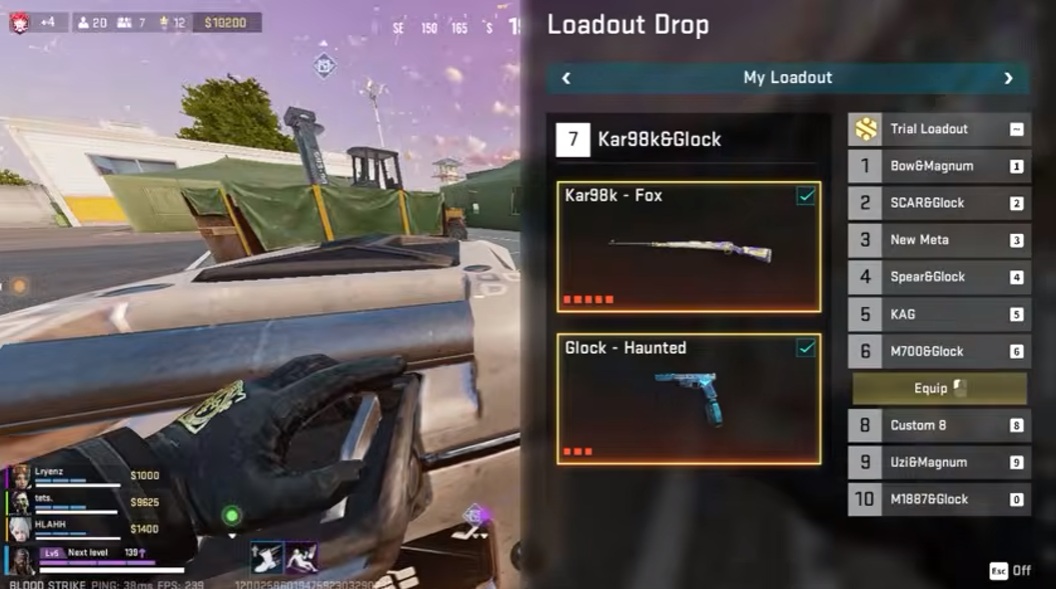Click the Equip button
The image size is (1056, 589).
939,388
